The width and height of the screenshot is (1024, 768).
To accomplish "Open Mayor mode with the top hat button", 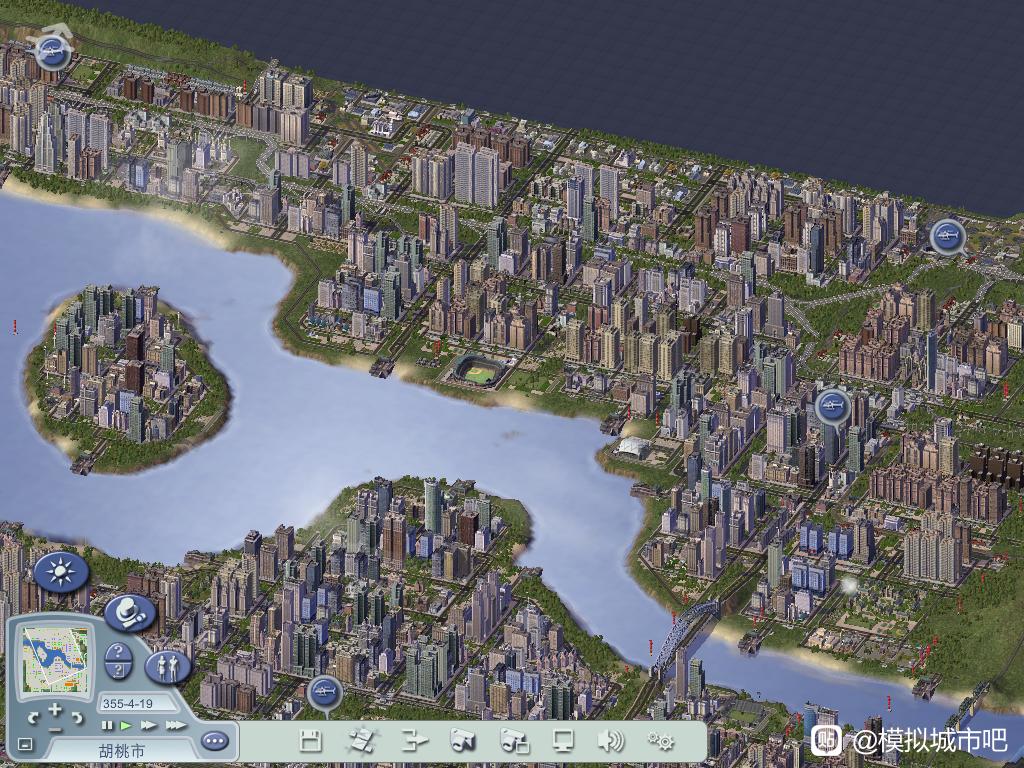I will coord(130,612).
